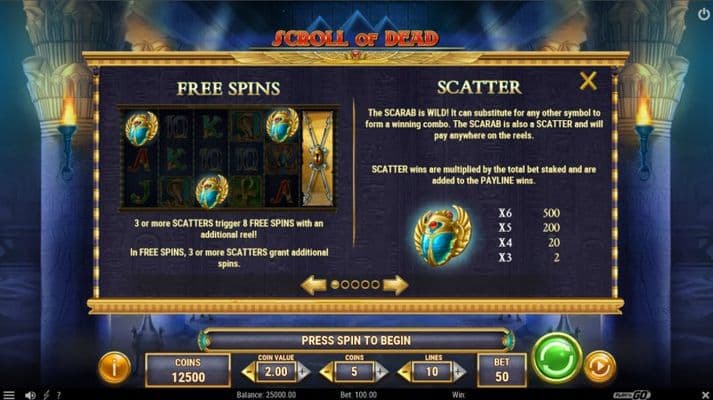Open the question mark help

pyautogui.click(x=59, y=394)
